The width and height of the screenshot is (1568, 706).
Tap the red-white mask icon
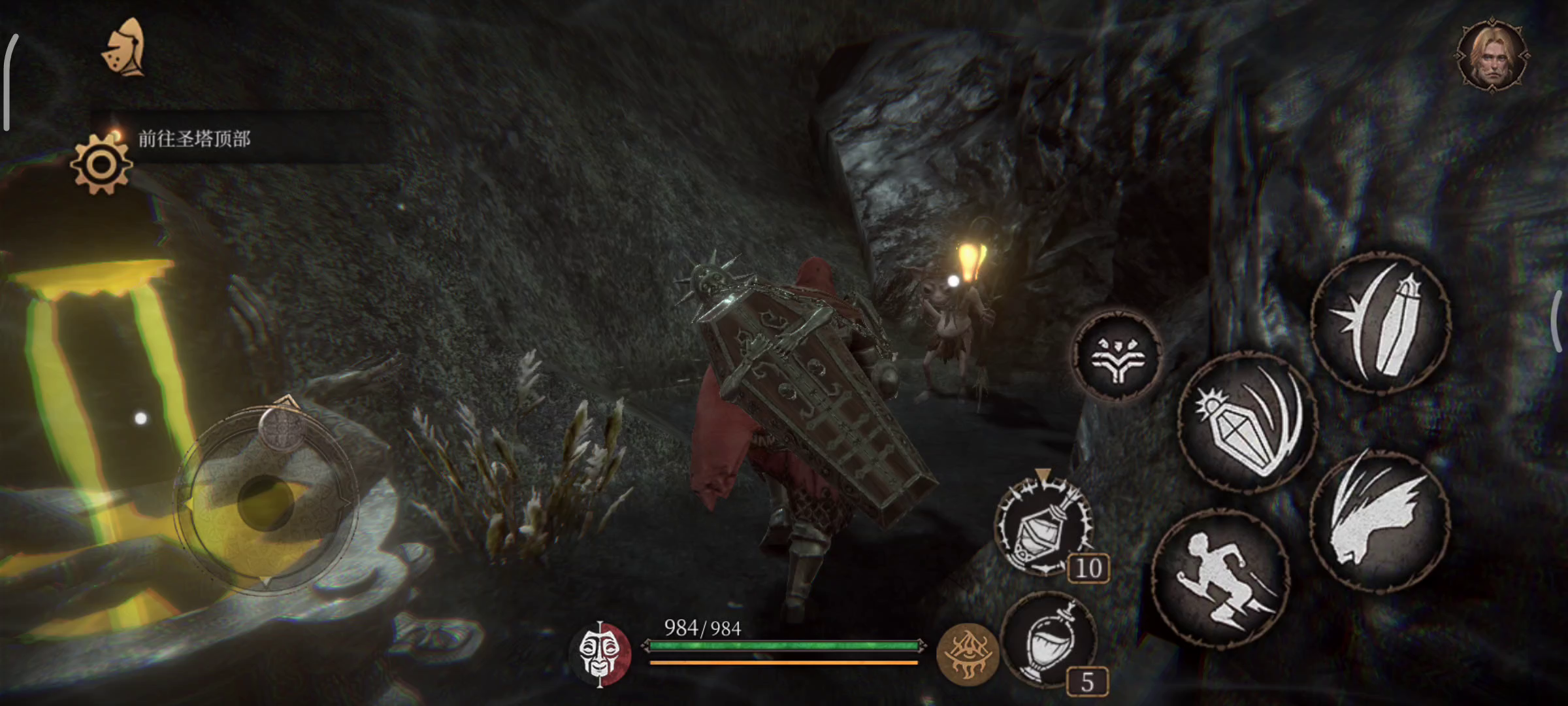point(600,654)
